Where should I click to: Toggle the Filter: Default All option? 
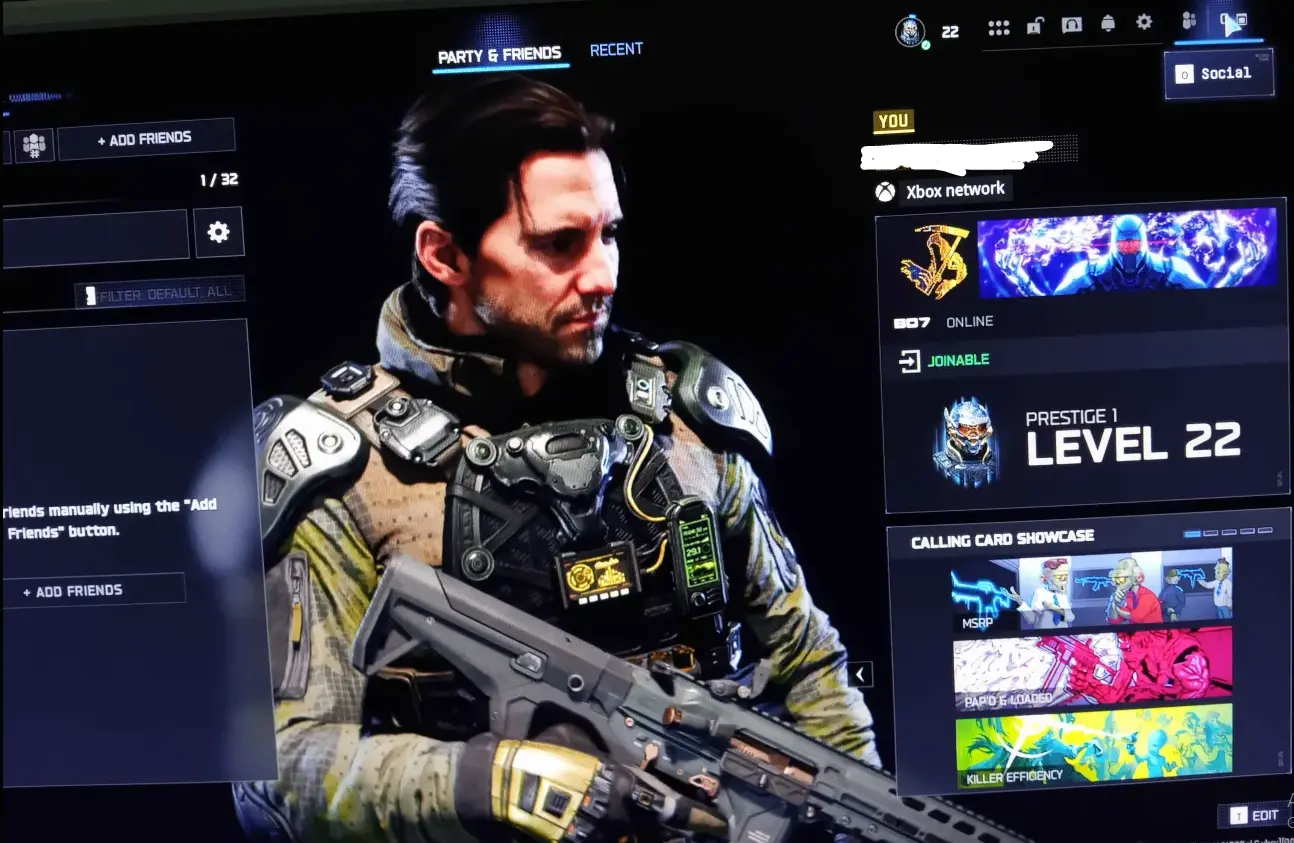(x=162, y=290)
